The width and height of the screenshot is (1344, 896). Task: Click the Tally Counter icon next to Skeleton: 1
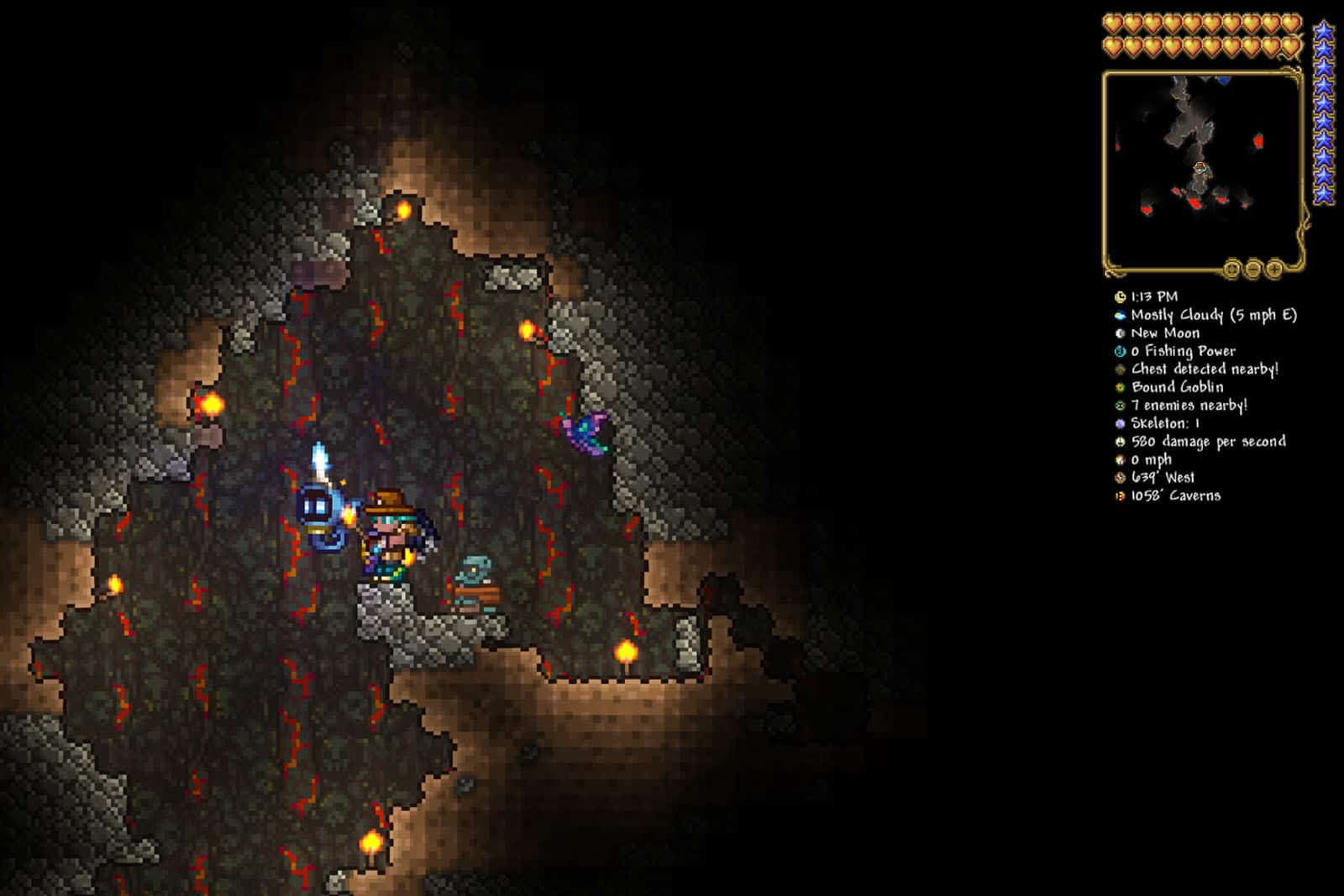tap(1120, 425)
